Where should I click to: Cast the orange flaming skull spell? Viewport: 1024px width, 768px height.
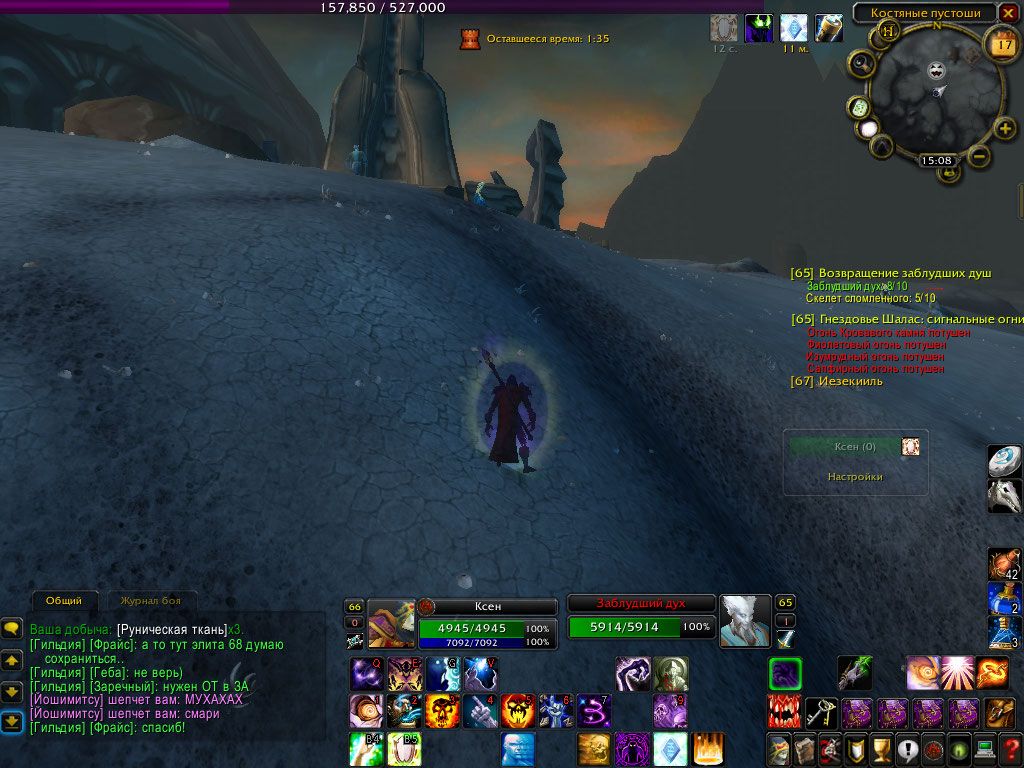tap(442, 712)
